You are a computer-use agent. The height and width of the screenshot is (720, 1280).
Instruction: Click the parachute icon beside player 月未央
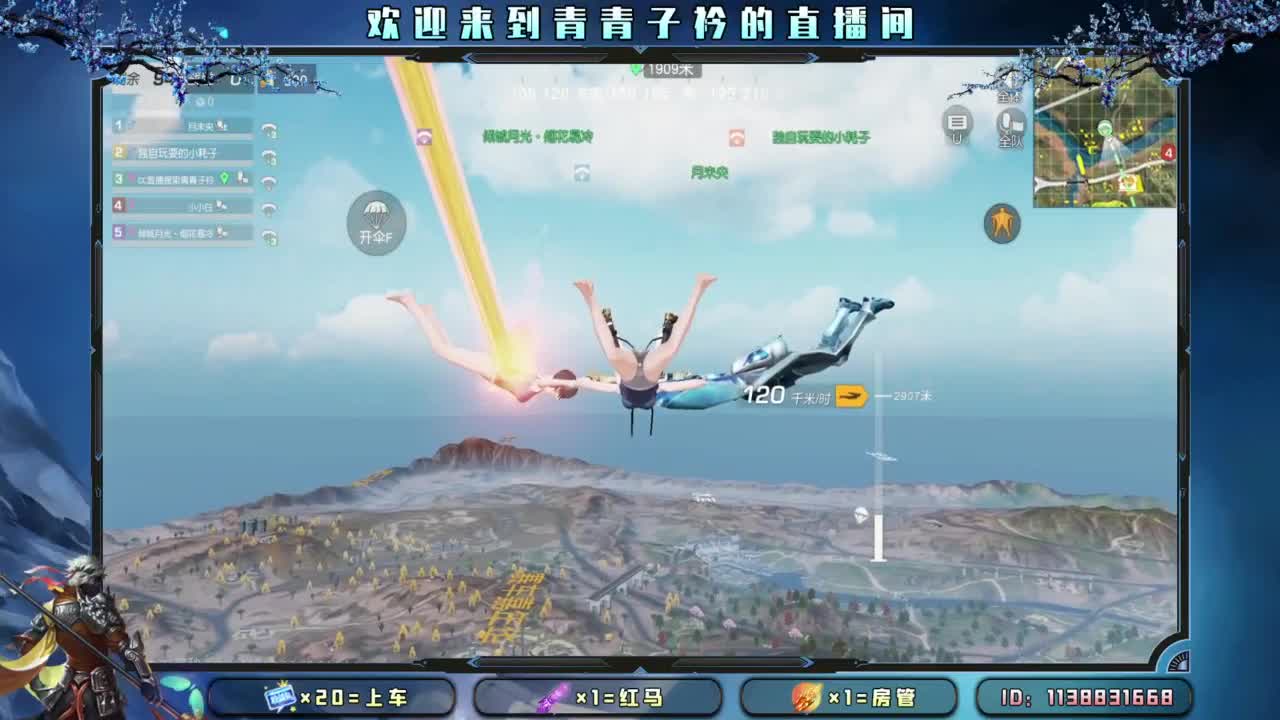(x=268, y=128)
